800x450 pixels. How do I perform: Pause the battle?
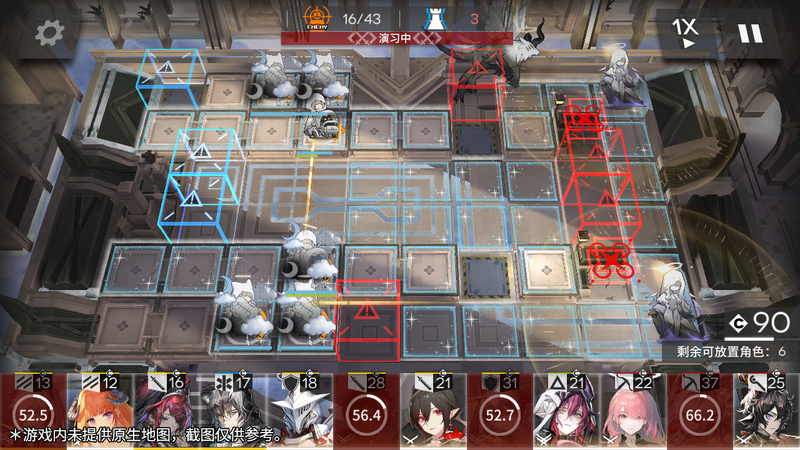tap(749, 33)
